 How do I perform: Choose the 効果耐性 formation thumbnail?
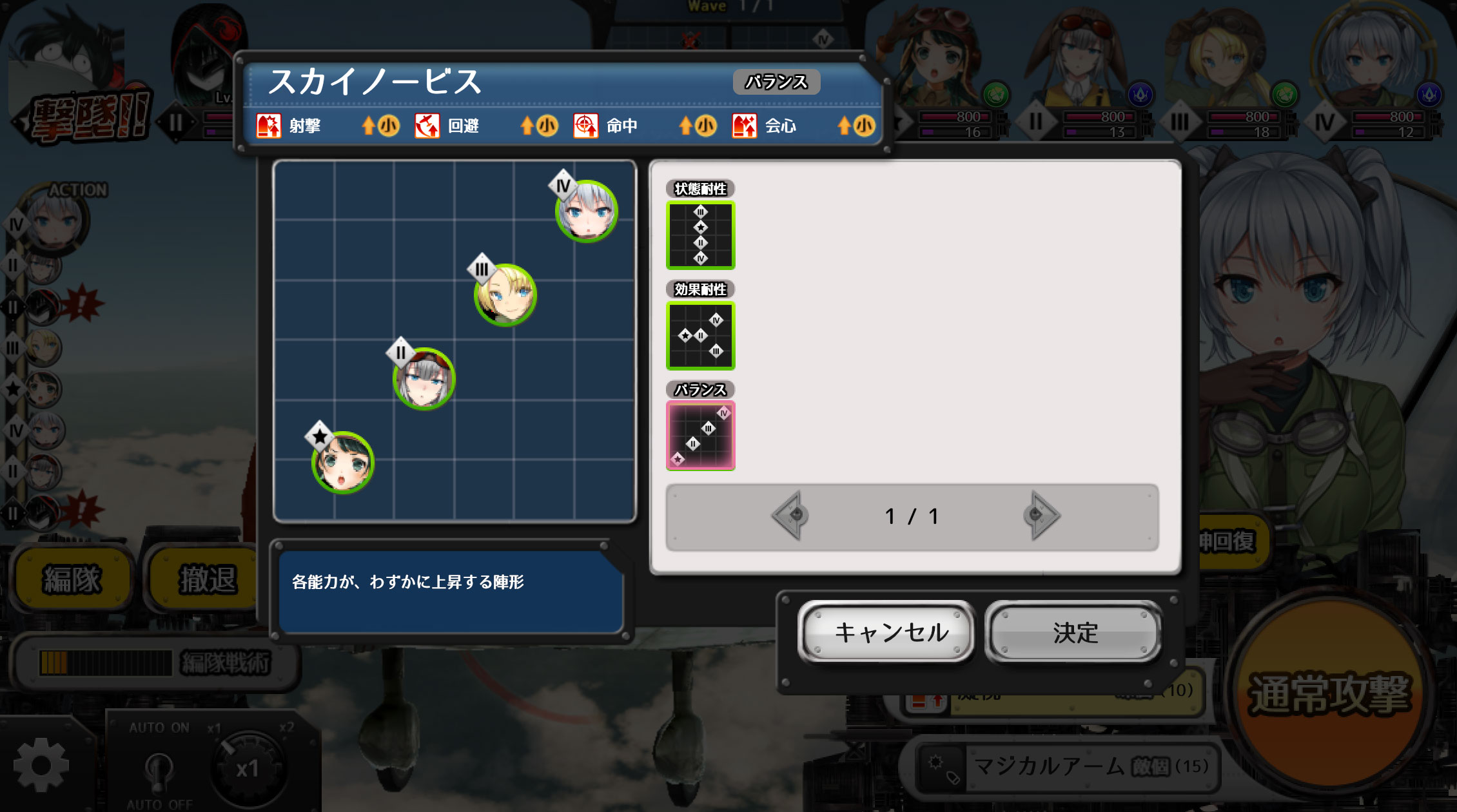pos(700,336)
